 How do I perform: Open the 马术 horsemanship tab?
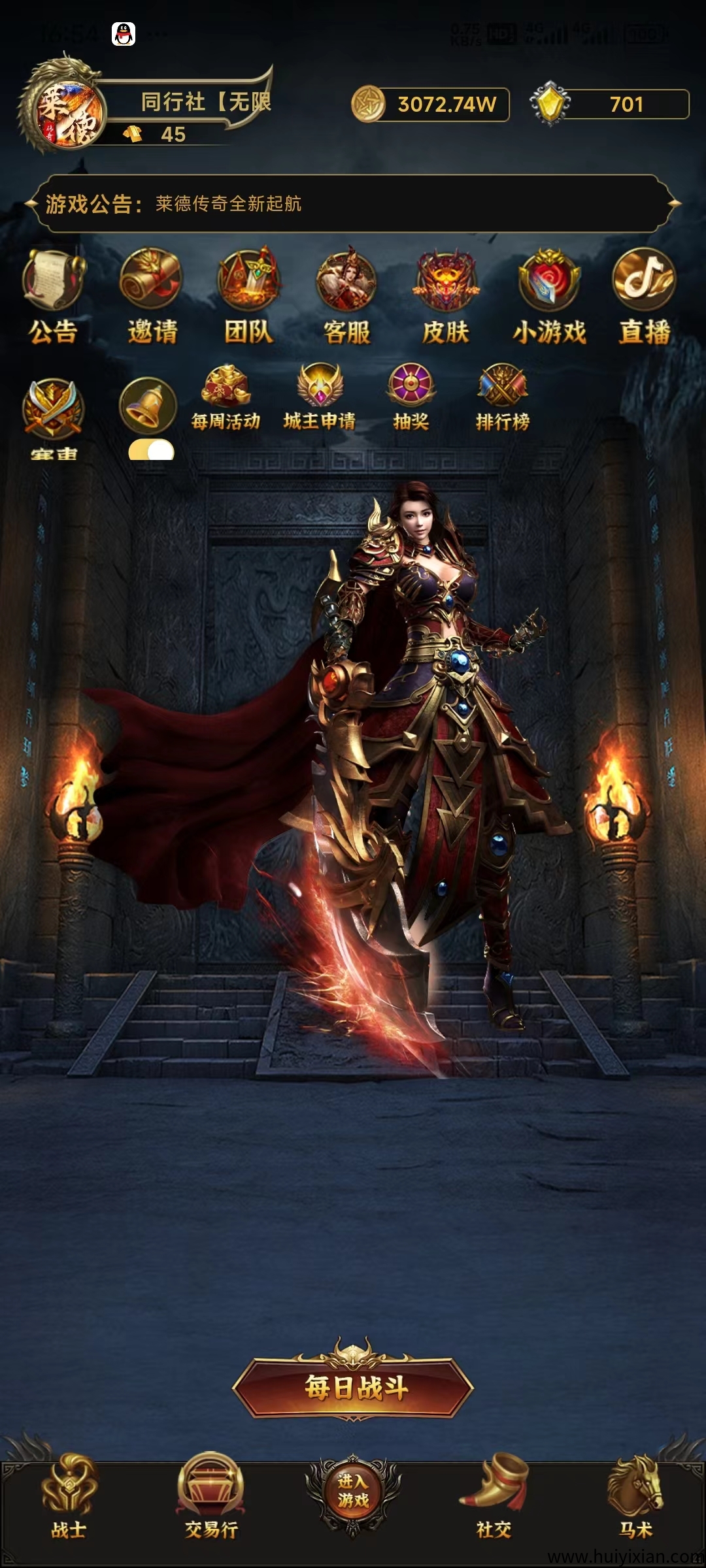pos(635,1495)
